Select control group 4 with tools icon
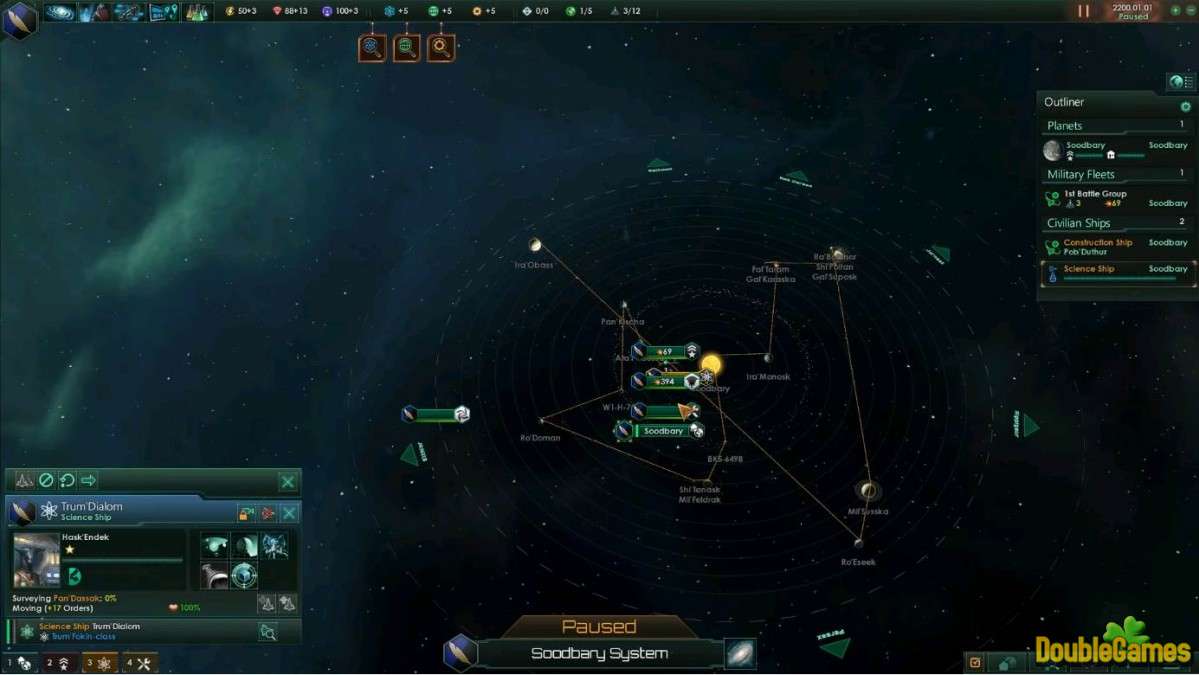The height and width of the screenshot is (675, 1199). click(x=141, y=663)
